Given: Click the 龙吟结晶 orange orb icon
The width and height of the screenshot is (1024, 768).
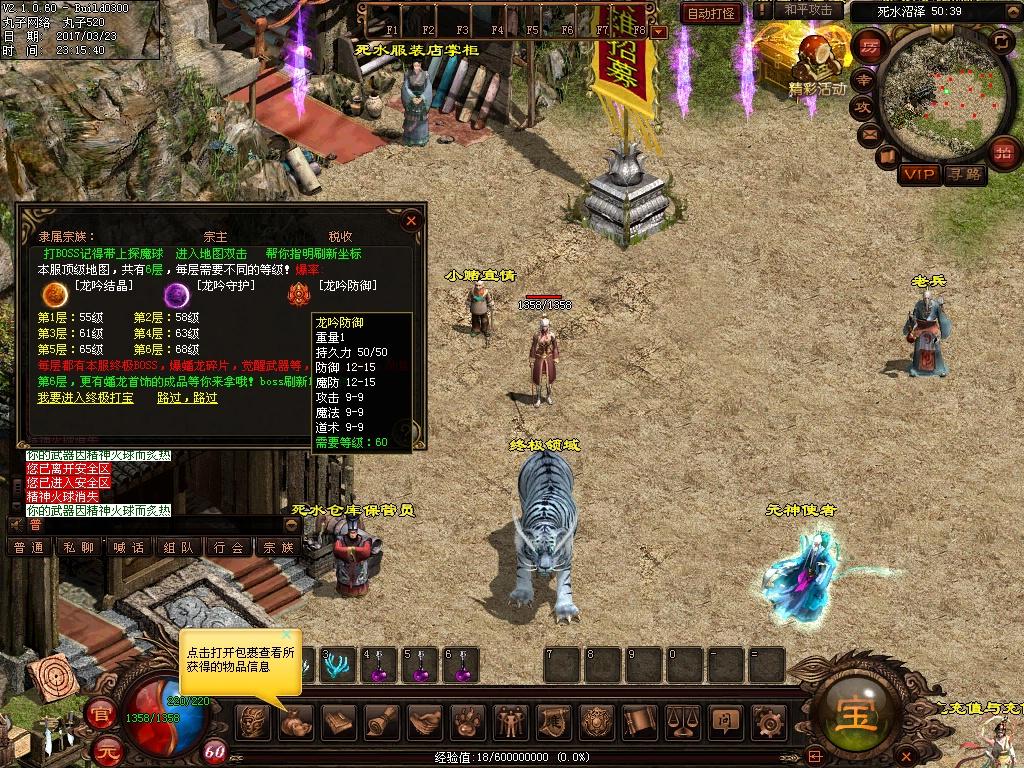Looking at the screenshot, I should 50,293.
